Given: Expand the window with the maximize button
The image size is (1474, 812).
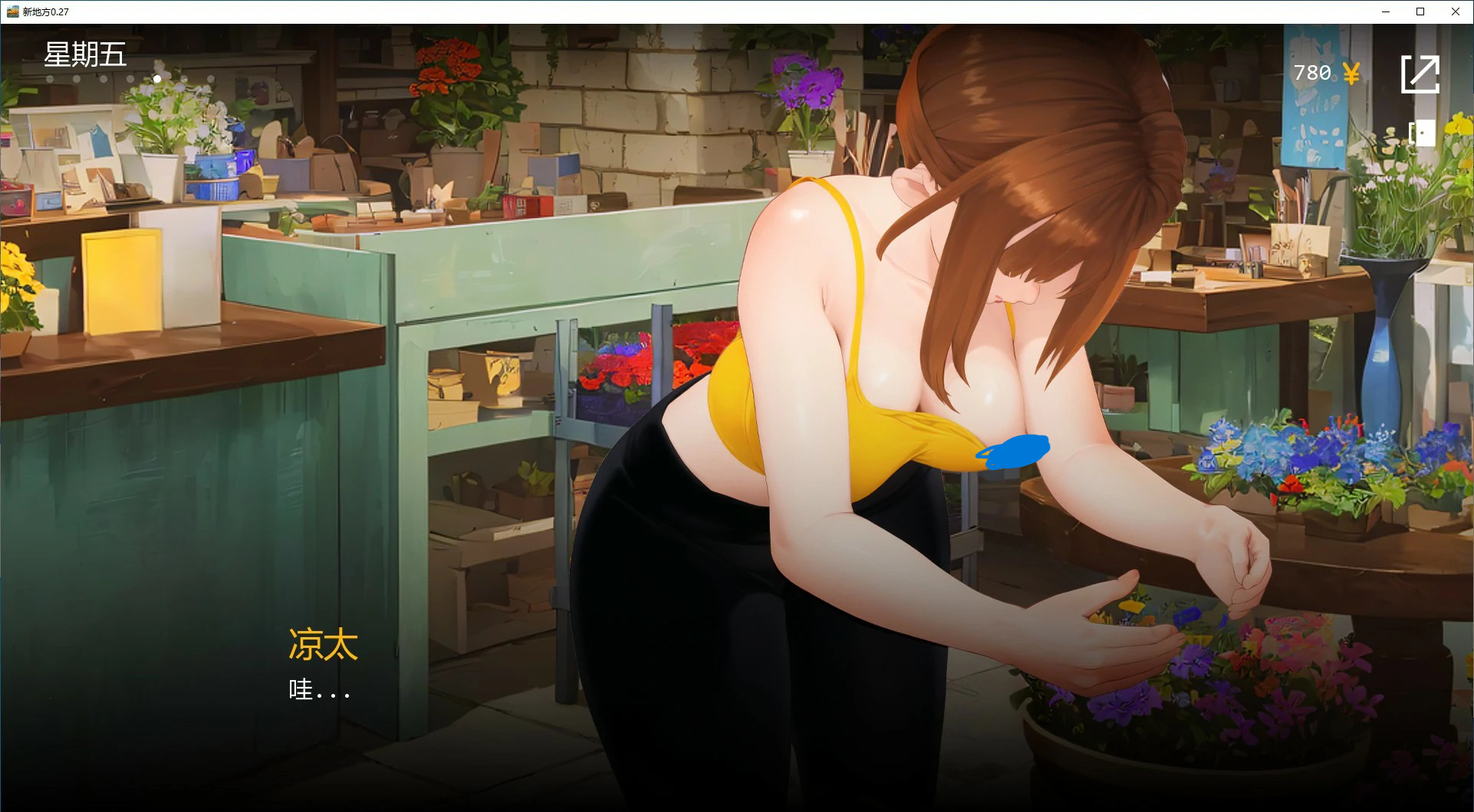Looking at the screenshot, I should [x=1420, y=12].
